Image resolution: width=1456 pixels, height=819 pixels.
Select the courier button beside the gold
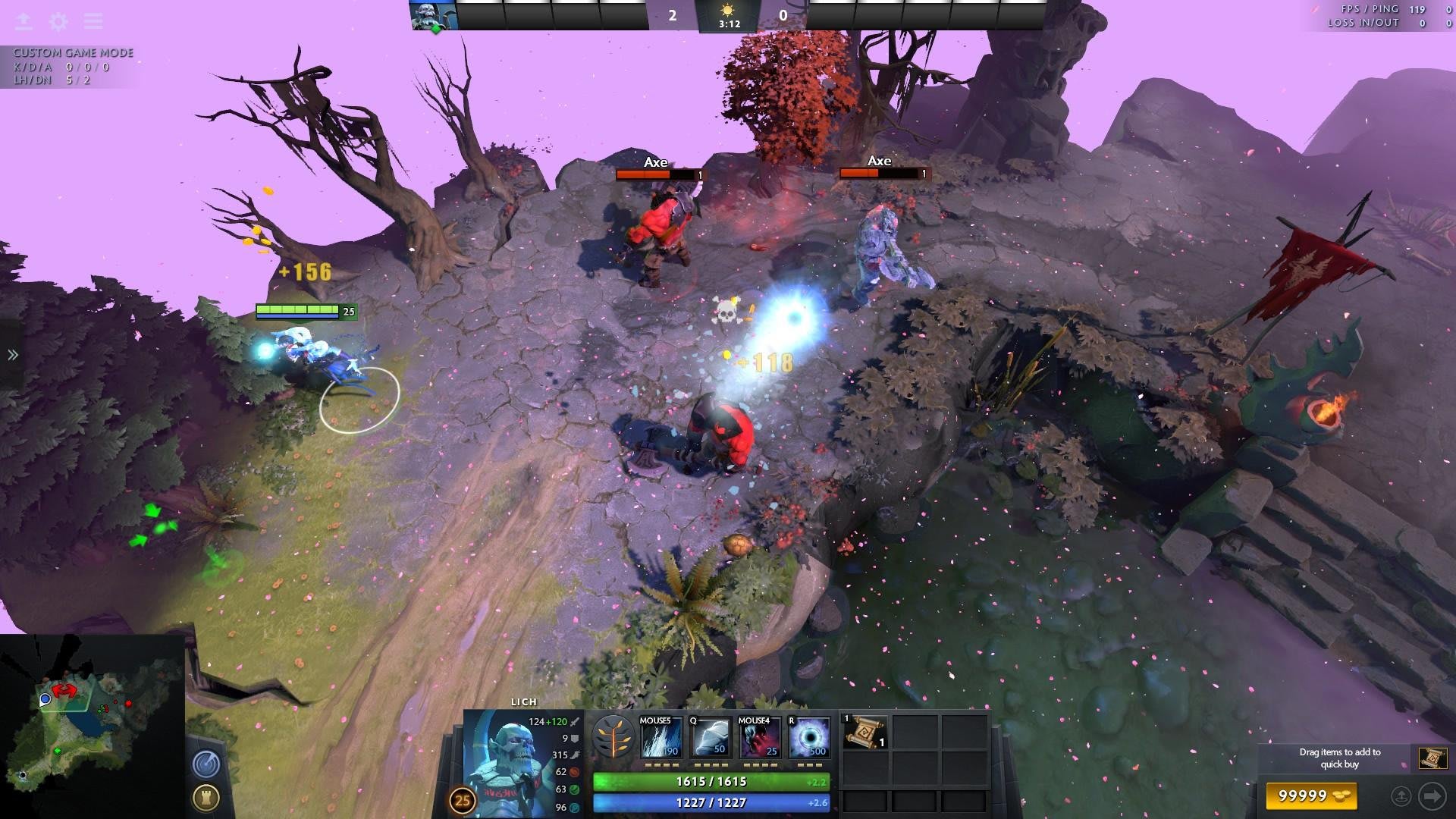(1401, 796)
